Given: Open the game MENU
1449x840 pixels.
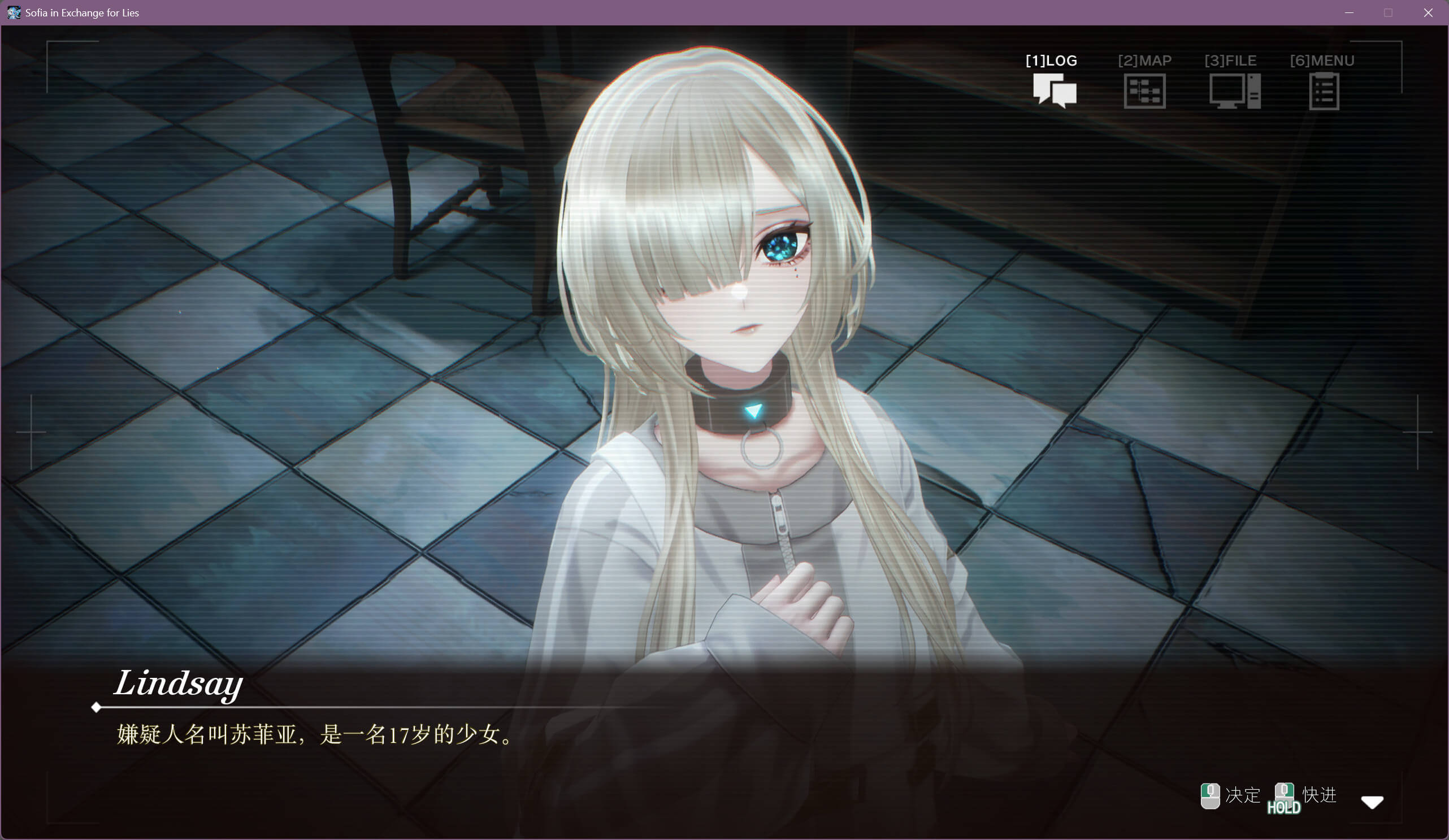Looking at the screenshot, I should coord(1324,90).
